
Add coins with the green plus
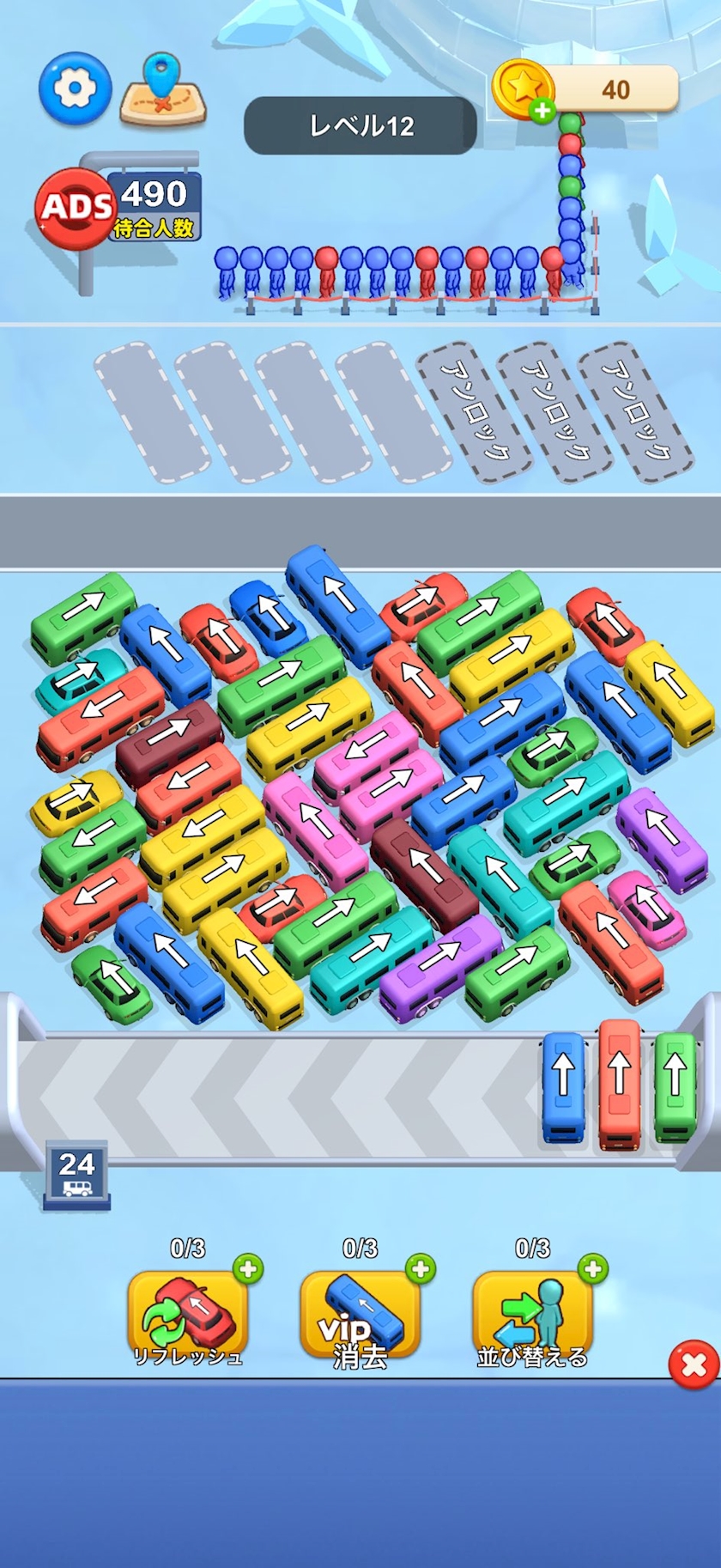(542, 111)
